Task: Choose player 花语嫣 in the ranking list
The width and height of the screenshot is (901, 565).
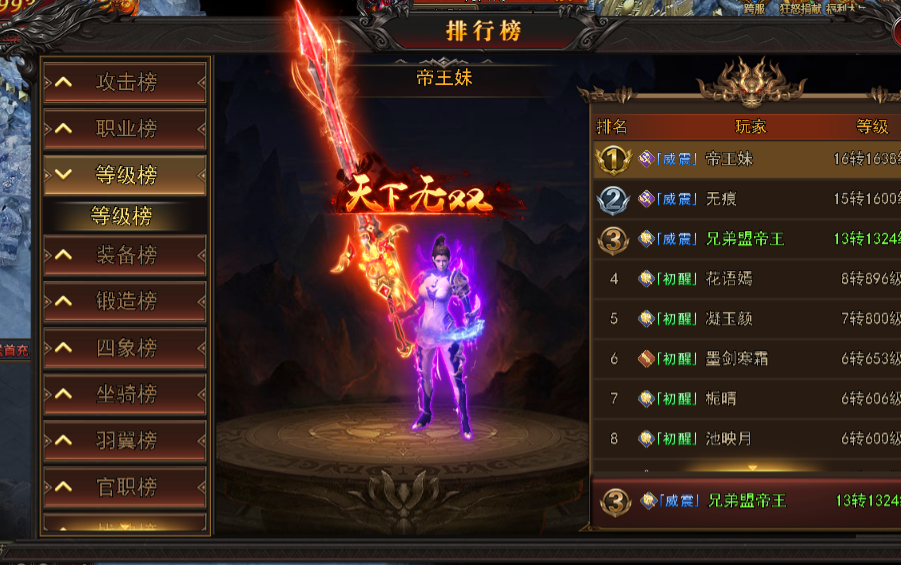Action: click(745, 279)
